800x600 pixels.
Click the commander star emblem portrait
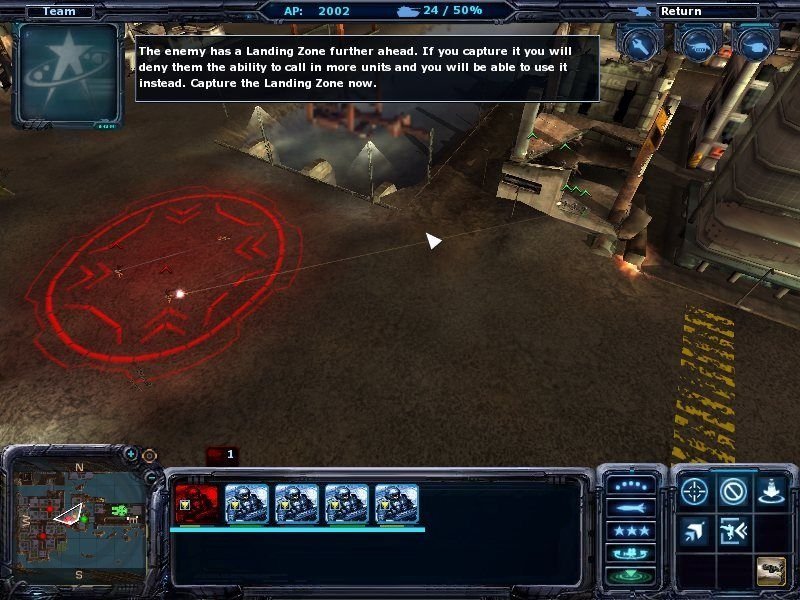(x=67, y=75)
